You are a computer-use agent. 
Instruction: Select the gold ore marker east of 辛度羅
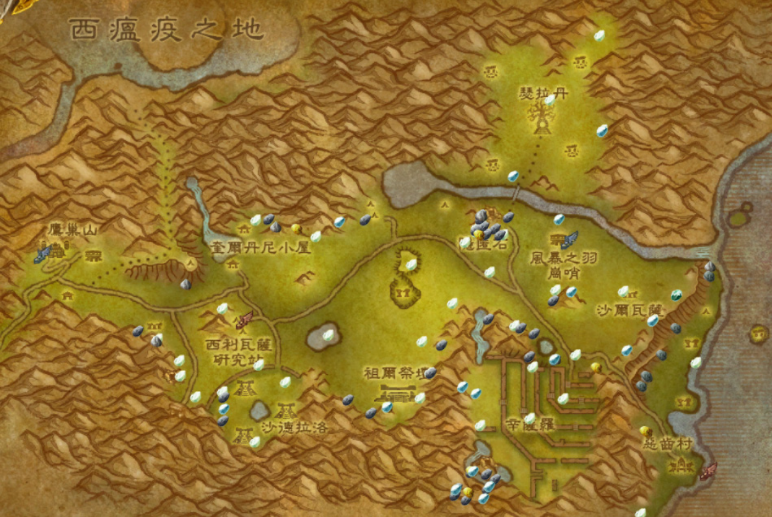(x=596, y=367)
